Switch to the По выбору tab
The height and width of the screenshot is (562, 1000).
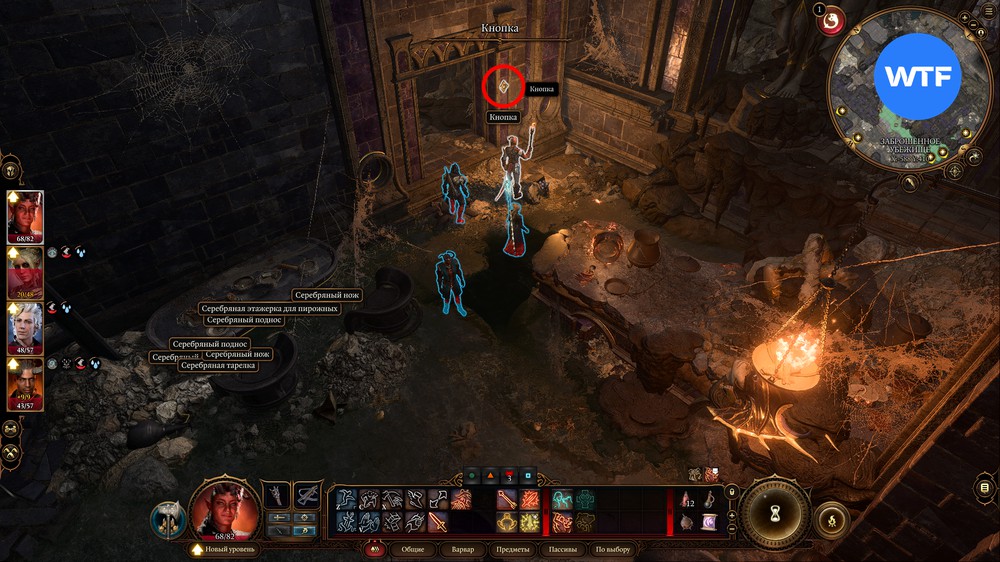(613, 549)
